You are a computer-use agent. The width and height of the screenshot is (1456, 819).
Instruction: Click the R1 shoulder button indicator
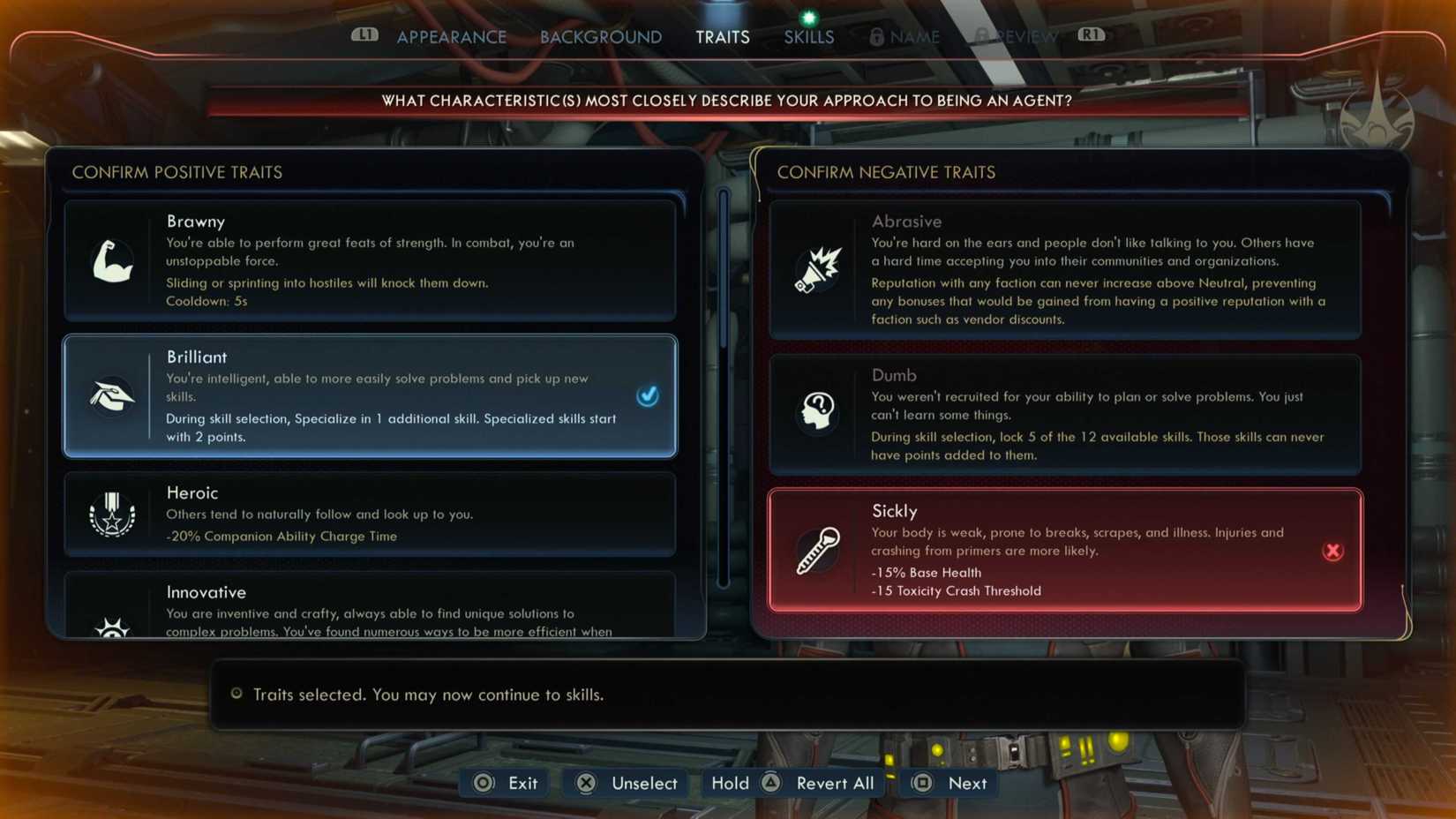pos(1091,36)
